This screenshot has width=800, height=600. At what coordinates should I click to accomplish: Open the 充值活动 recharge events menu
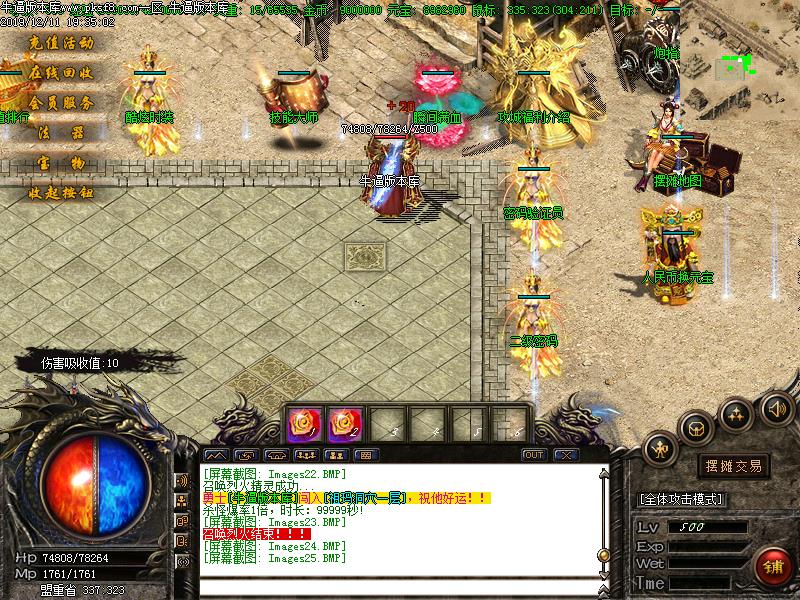(60, 43)
